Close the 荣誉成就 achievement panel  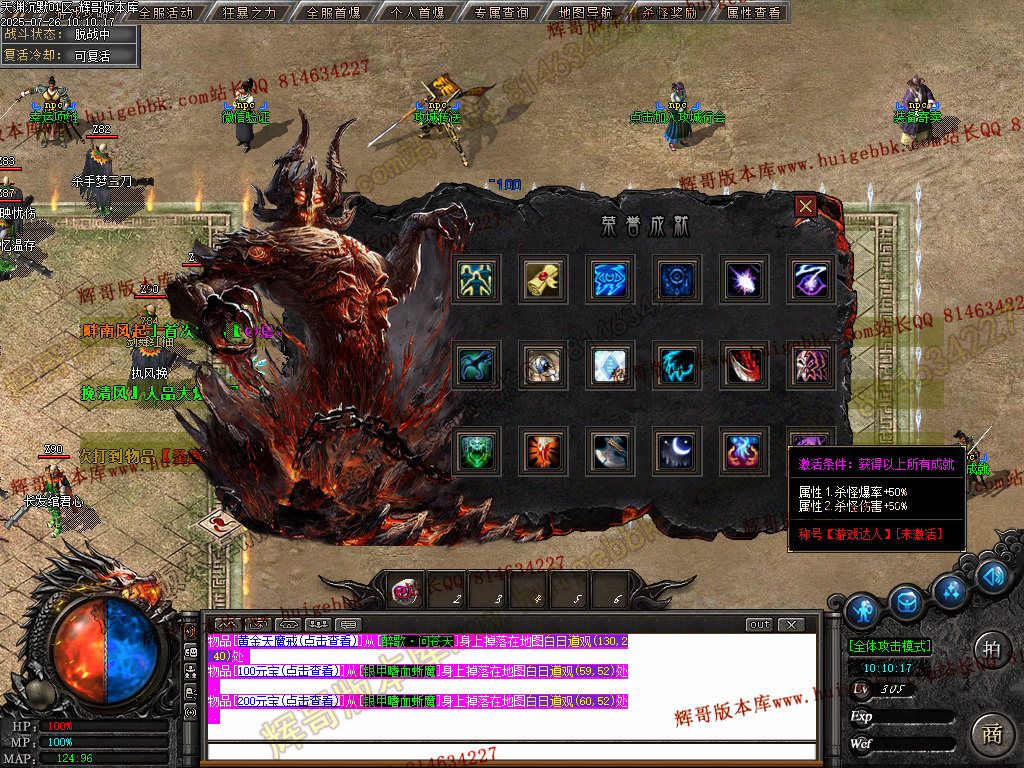pos(806,207)
